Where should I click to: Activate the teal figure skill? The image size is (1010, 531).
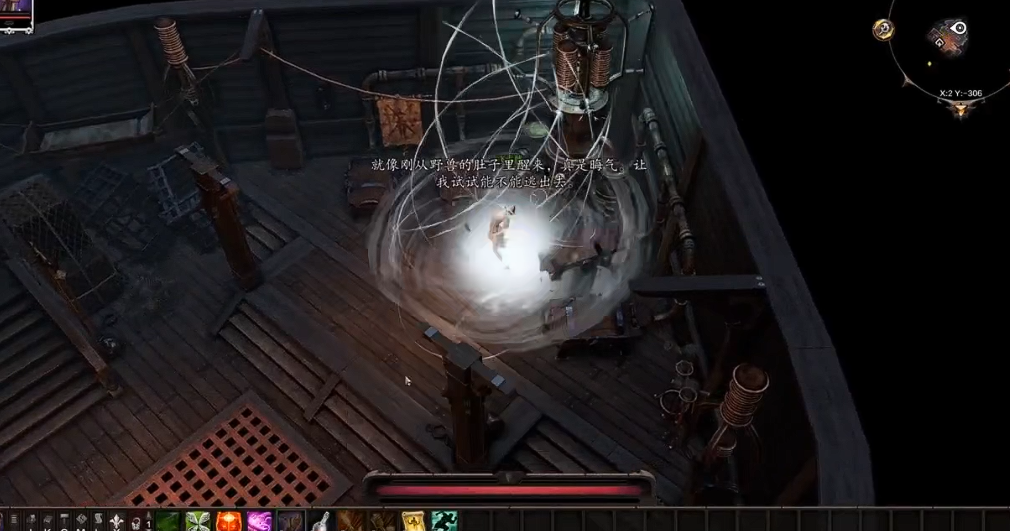pos(442,521)
